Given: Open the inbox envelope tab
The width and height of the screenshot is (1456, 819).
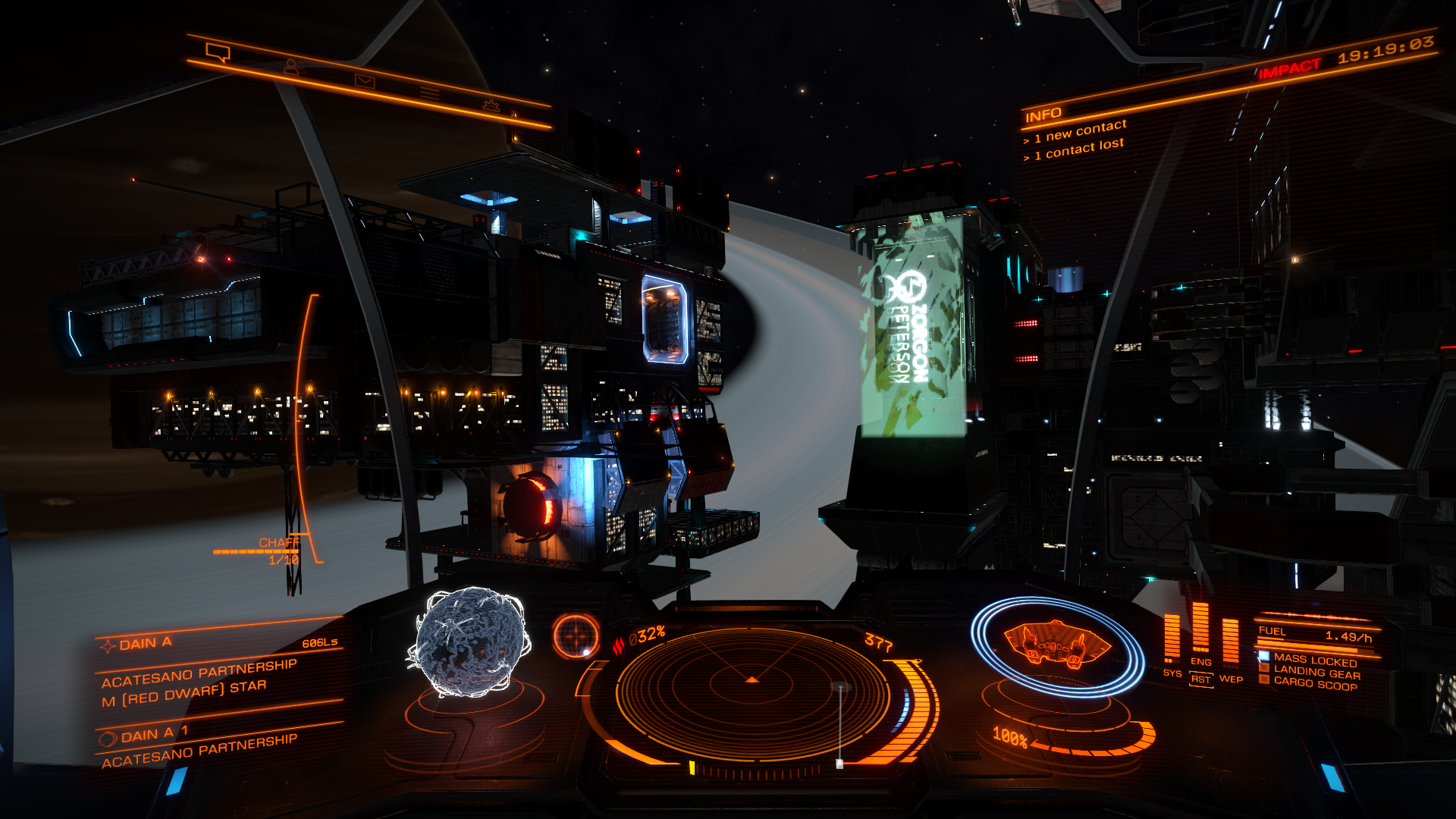Looking at the screenshot, I should (x=365, y=80).
